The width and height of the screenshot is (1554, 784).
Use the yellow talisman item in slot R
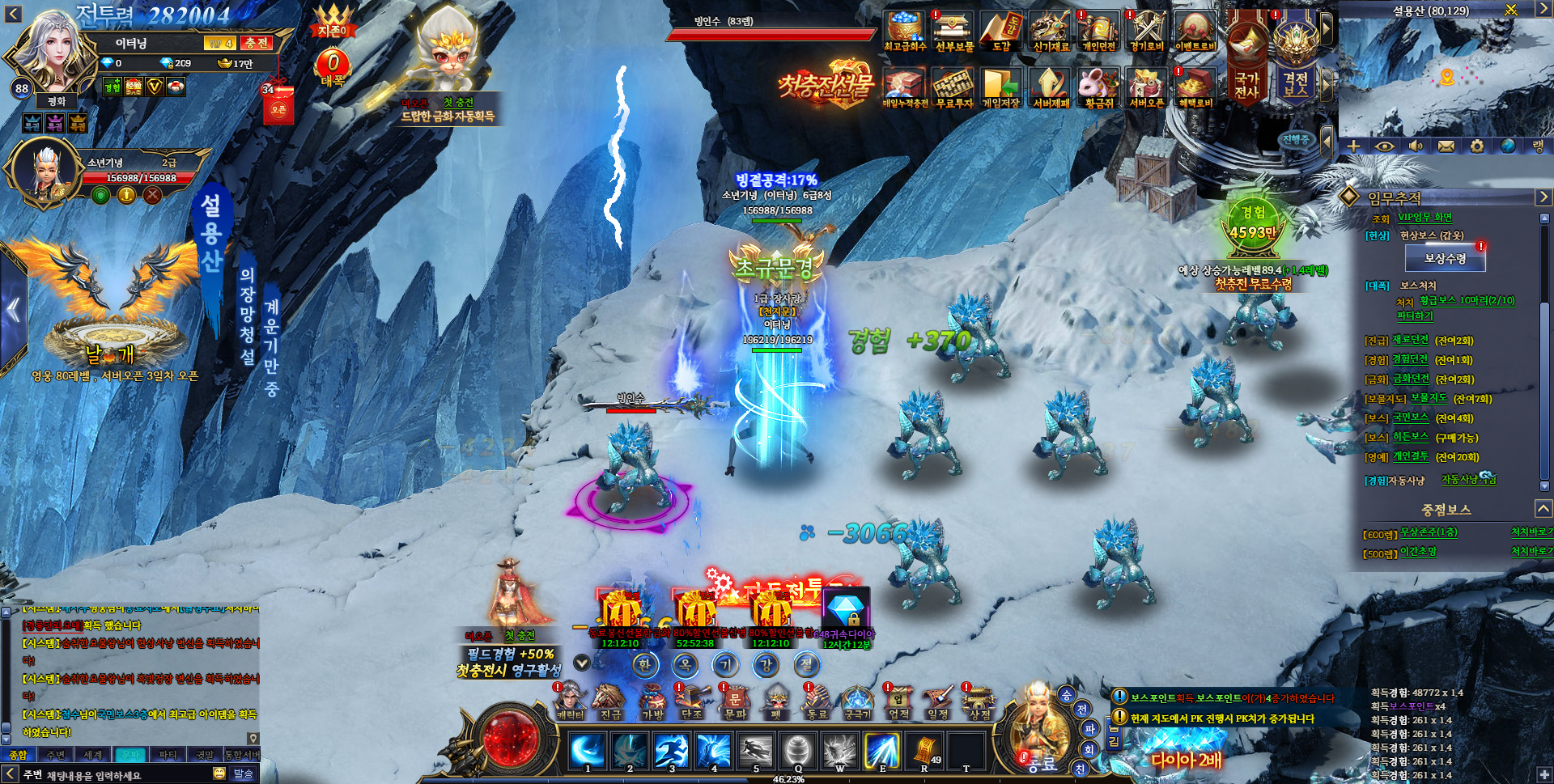pyautogui.click(x=924, y=751)
